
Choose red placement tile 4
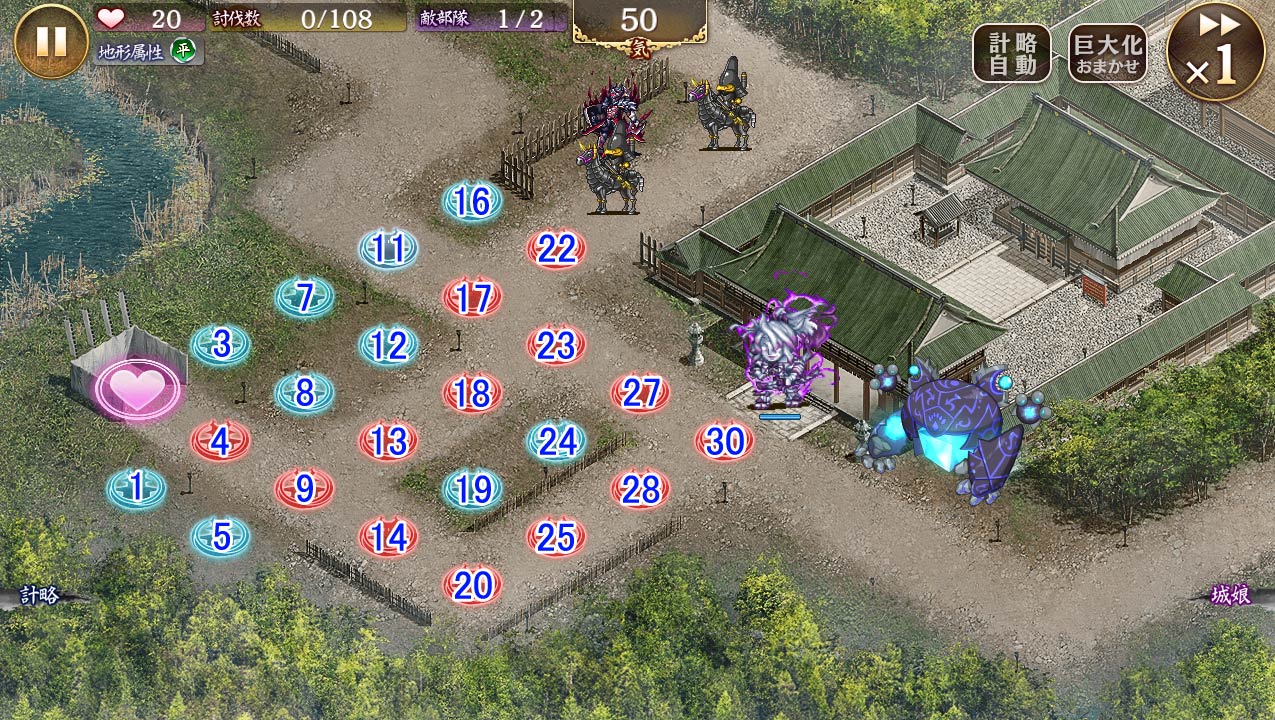(221, 440)
